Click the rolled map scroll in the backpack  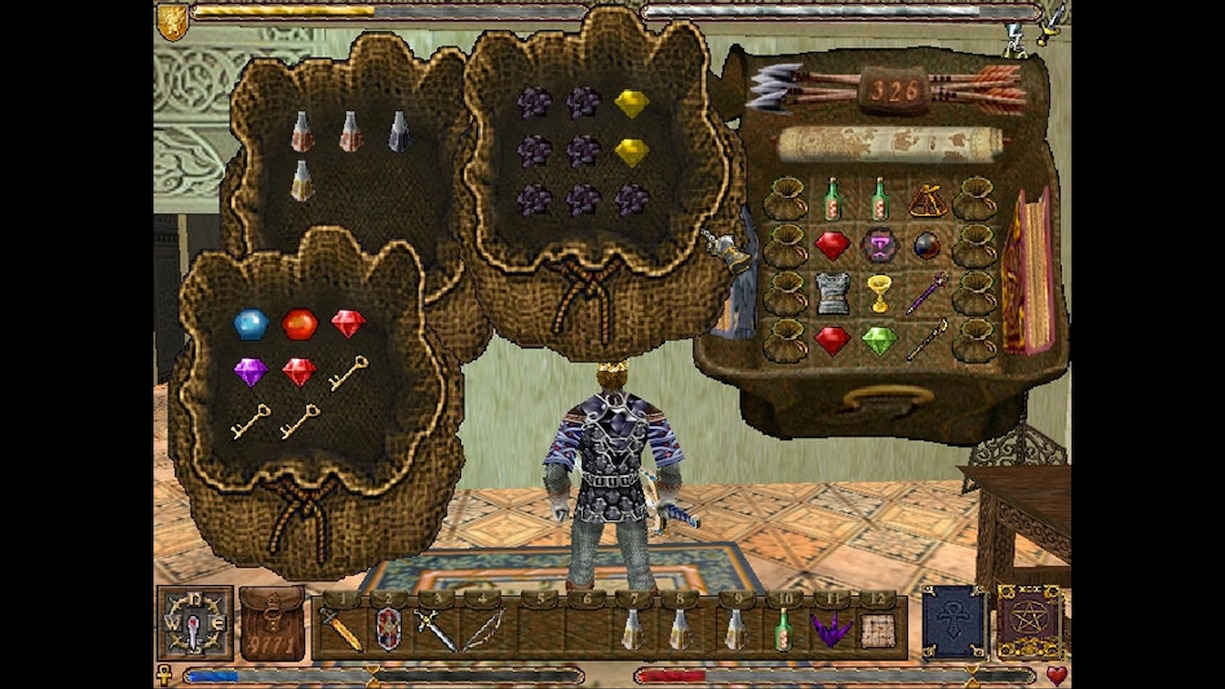tap(888, 143)
